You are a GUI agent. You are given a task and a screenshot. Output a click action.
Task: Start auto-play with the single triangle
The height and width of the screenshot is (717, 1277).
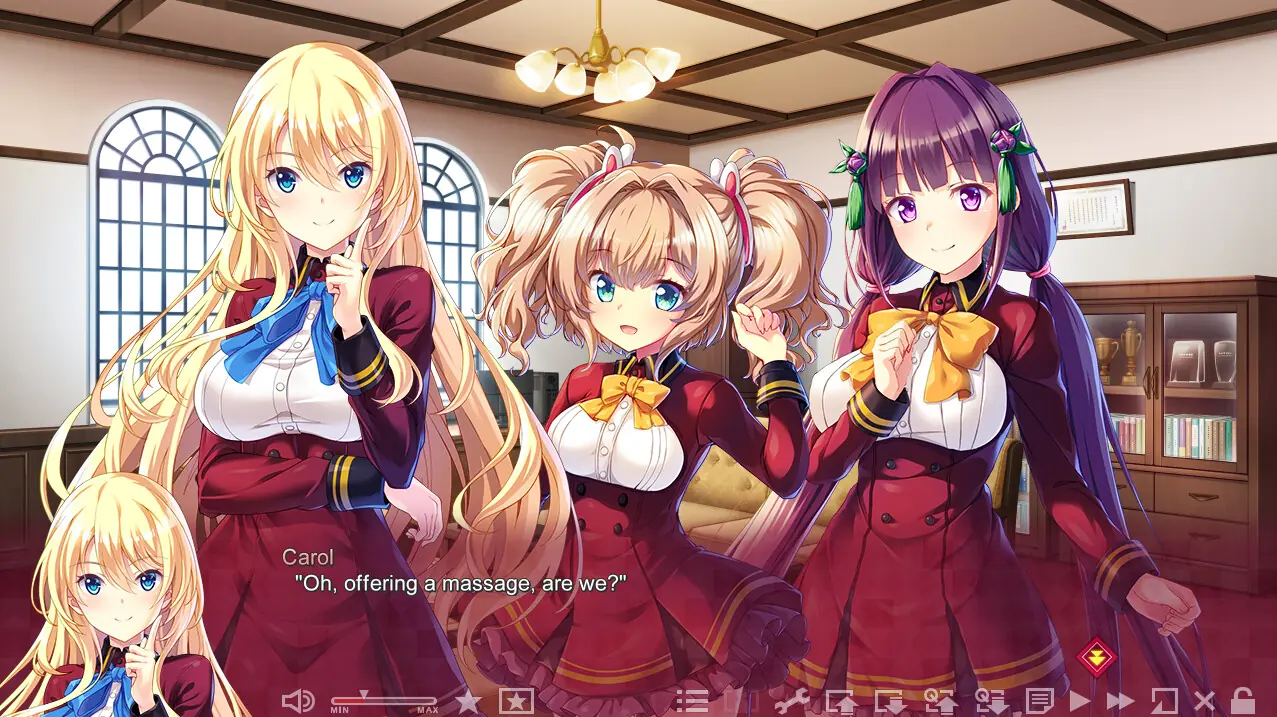coord(1079,701)
